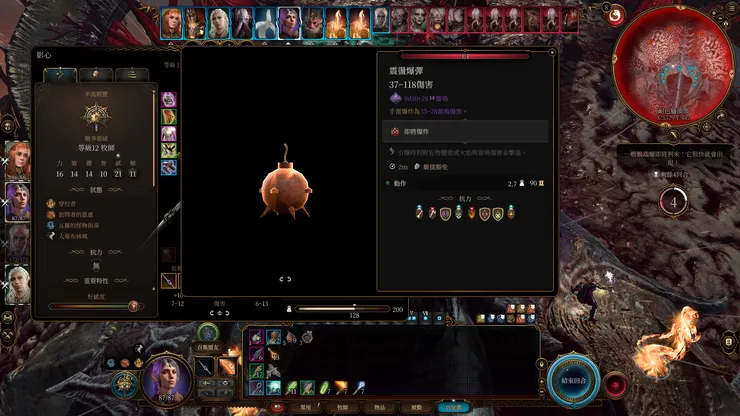Select the 即時爆炸 instant explosion entry
This screenshot has width=740, height=416.
[x=466, y=132]
